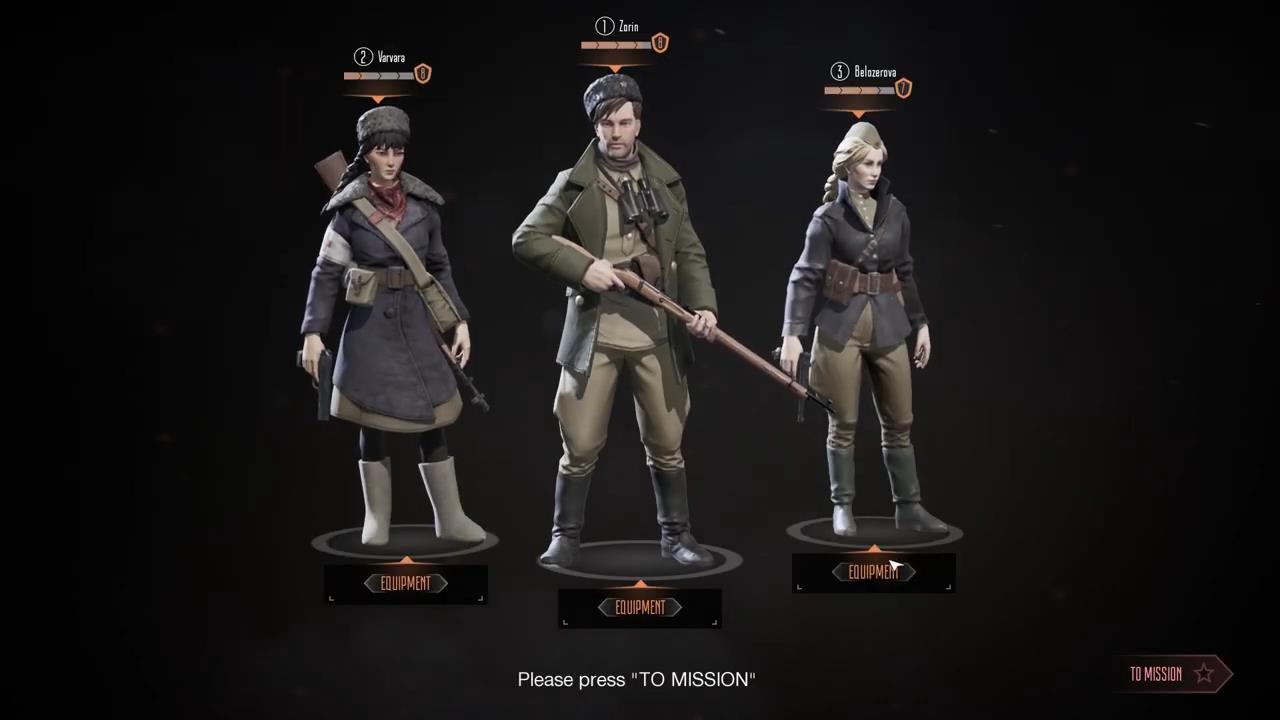
Task: Expand Zorin's EQUIPMENT panel
Action: coord(640,607)
